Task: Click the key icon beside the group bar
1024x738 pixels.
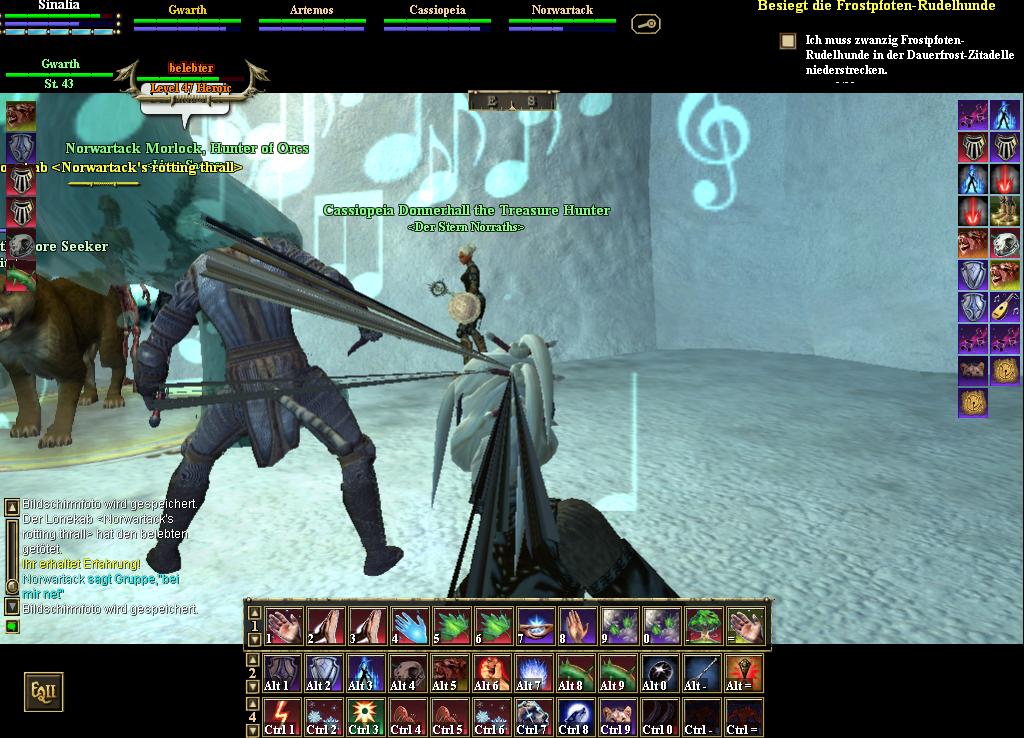Action: 646,23
